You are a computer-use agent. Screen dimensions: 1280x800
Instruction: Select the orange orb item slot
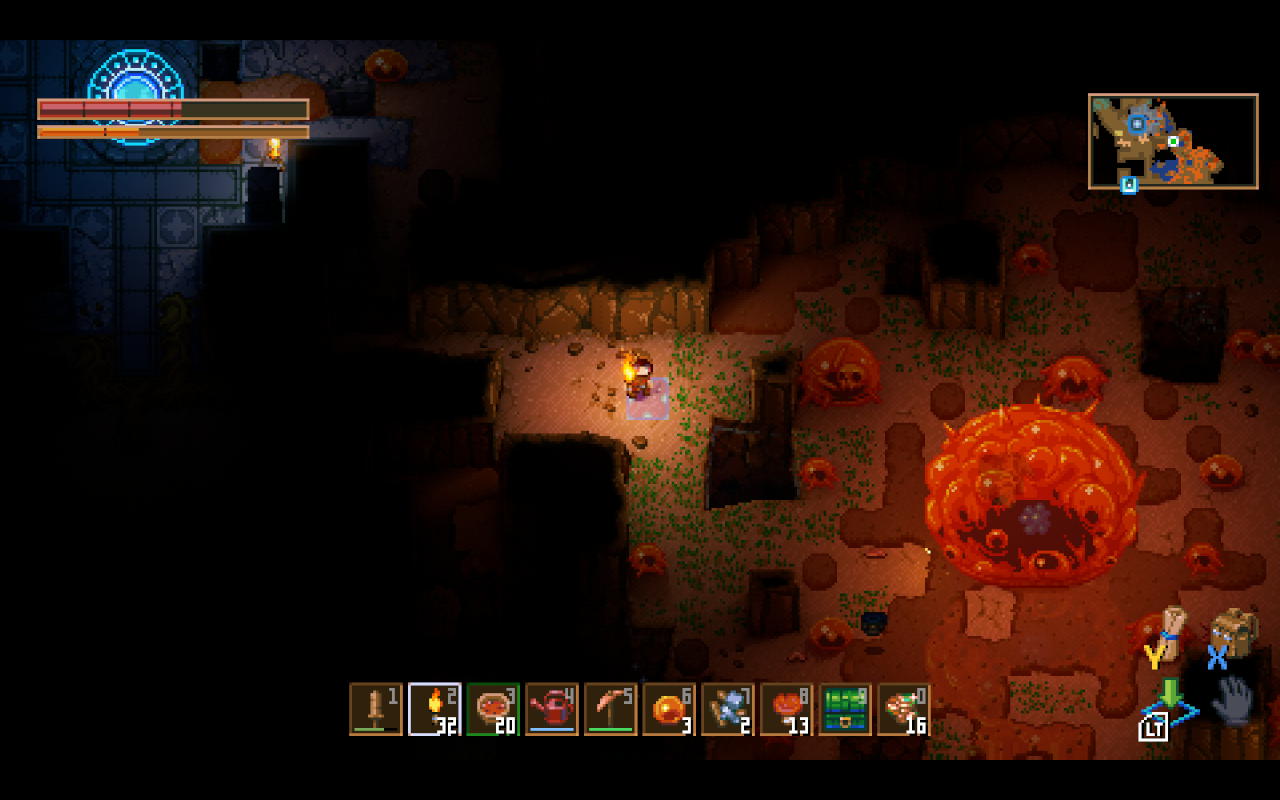click(x=669, y=709)
